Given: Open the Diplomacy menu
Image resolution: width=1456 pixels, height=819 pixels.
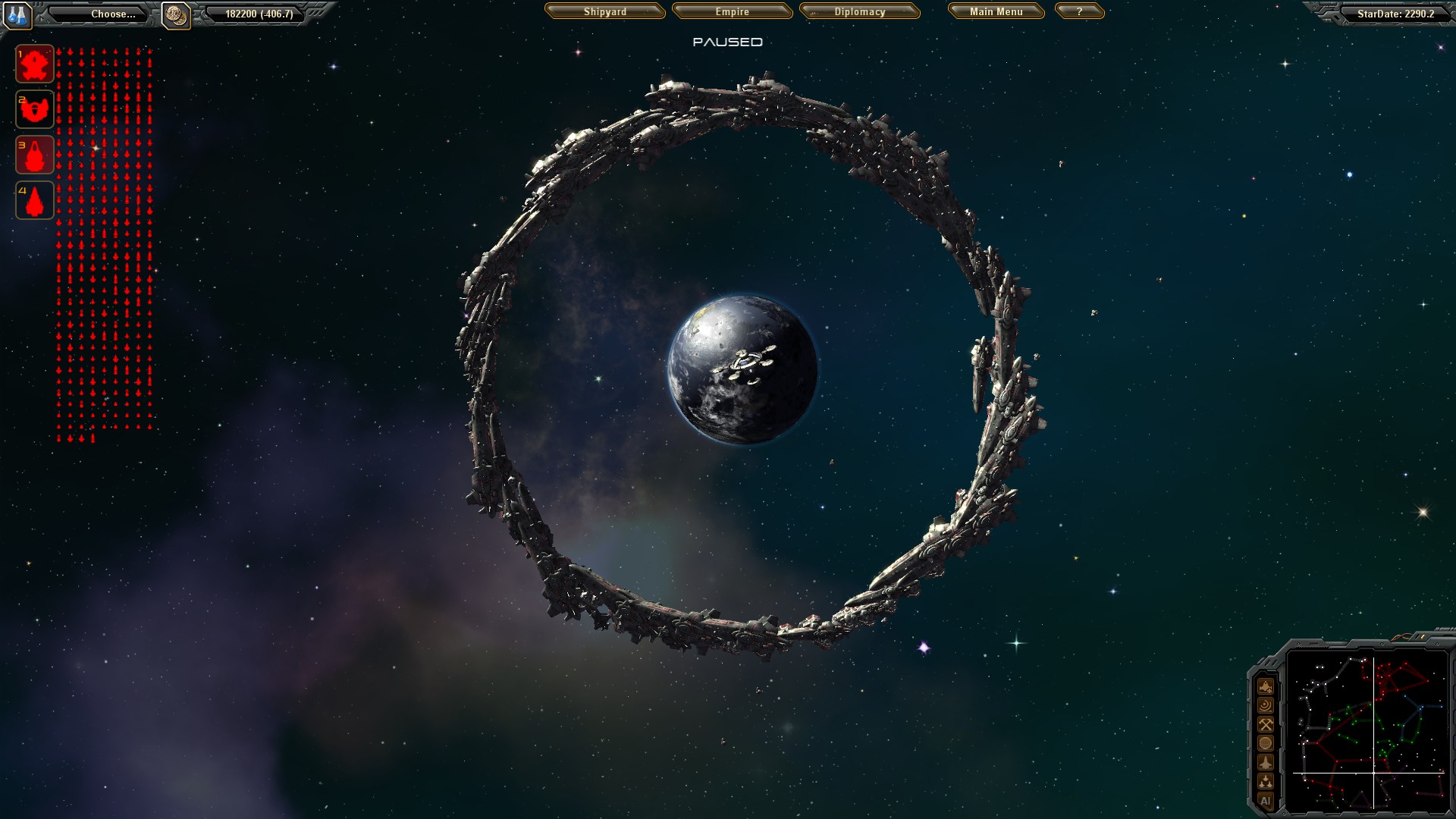Looking at the screenshot, I should click(859, 12).
